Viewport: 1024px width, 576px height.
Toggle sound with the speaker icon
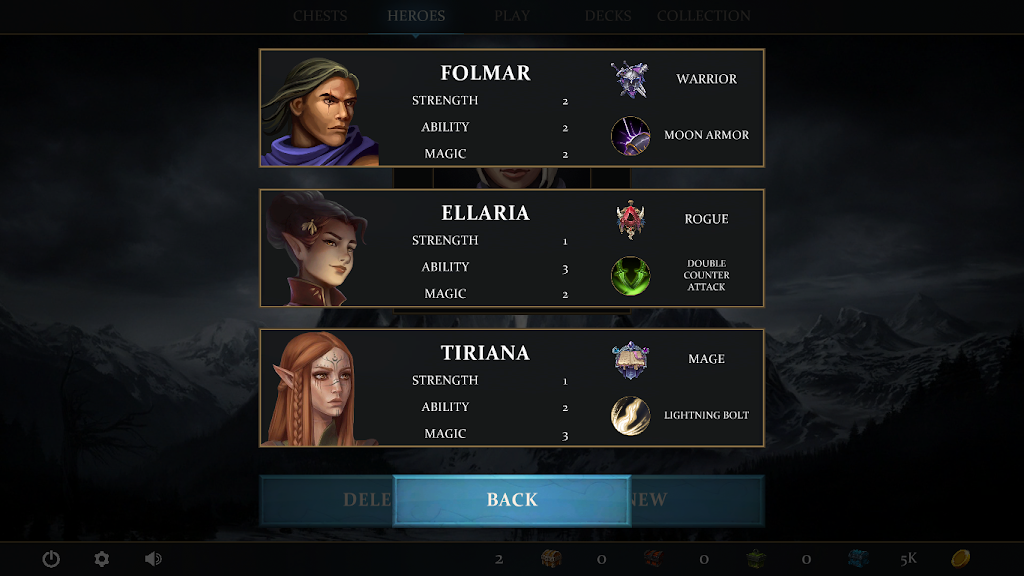coord(153,559)
